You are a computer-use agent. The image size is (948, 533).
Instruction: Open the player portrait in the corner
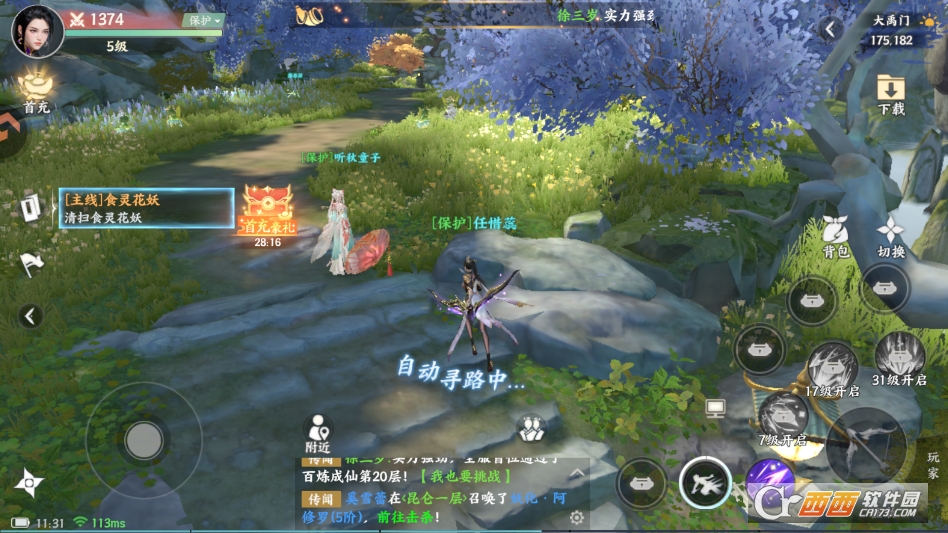pos(37,30)
